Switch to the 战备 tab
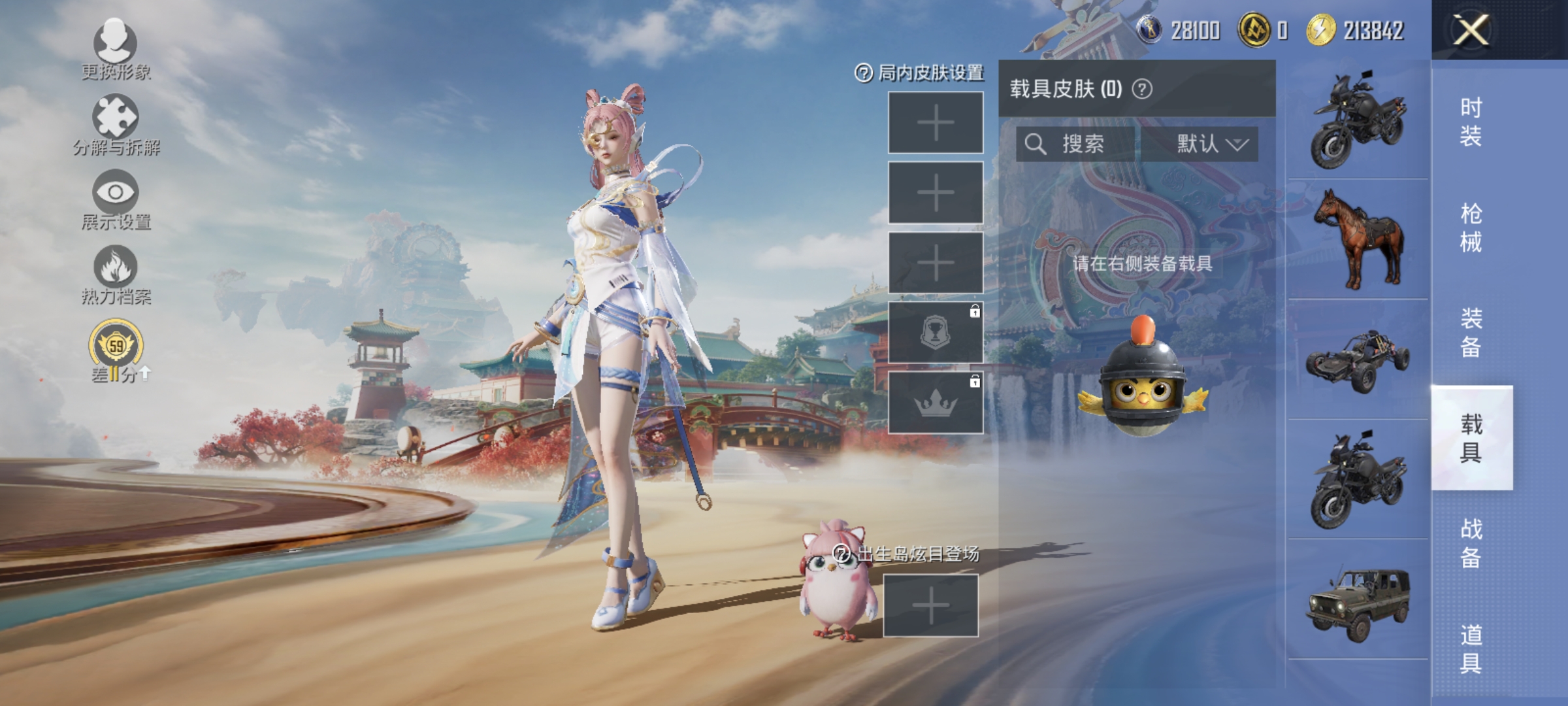 [x=1471, y=543]
